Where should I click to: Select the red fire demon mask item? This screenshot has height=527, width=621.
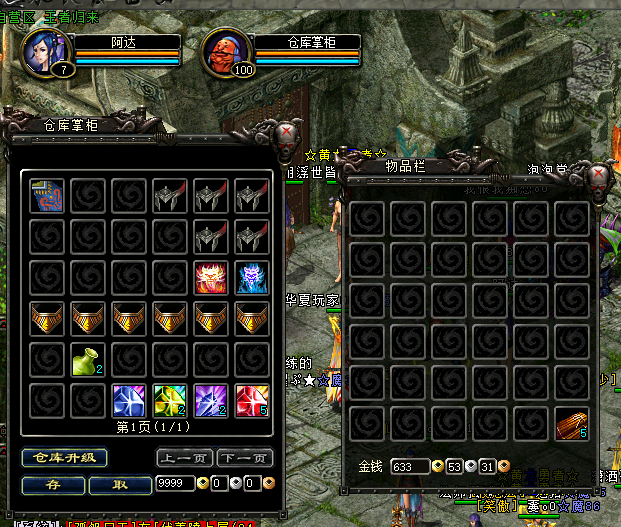[x=210, y=277]
